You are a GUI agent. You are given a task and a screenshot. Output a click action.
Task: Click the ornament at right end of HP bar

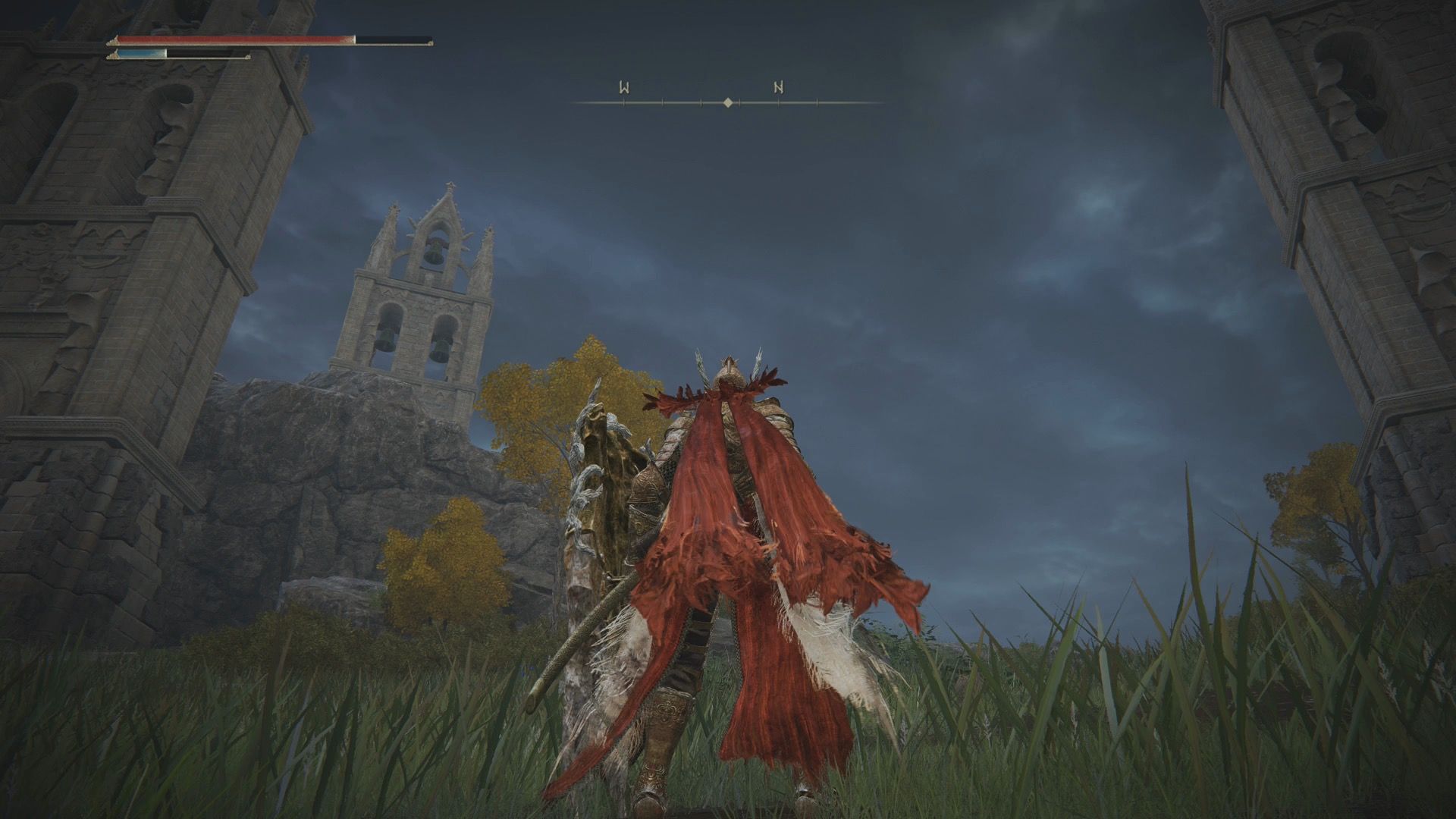[430, 43]
